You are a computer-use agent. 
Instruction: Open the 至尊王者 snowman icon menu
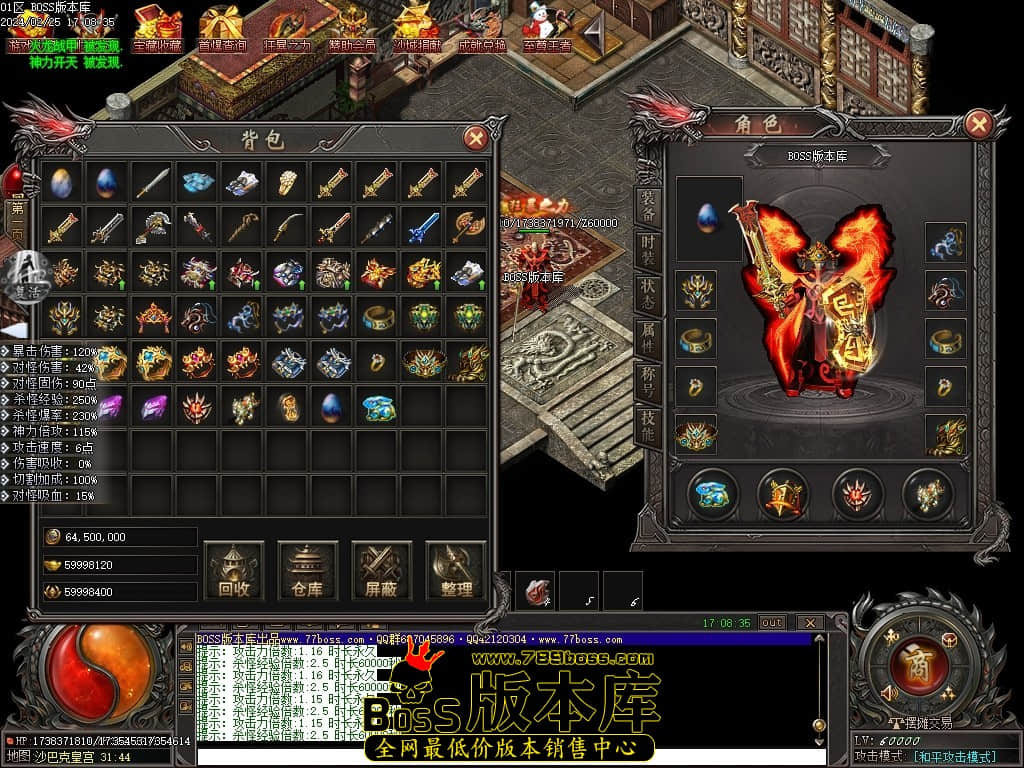(x=547, y=29)
